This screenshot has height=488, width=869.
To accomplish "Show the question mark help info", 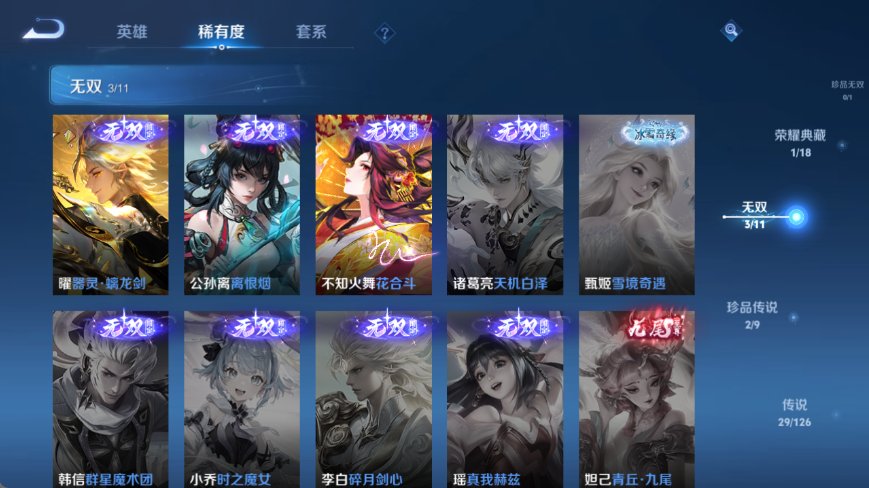I will pyautogui.click(x=384, y=33).
